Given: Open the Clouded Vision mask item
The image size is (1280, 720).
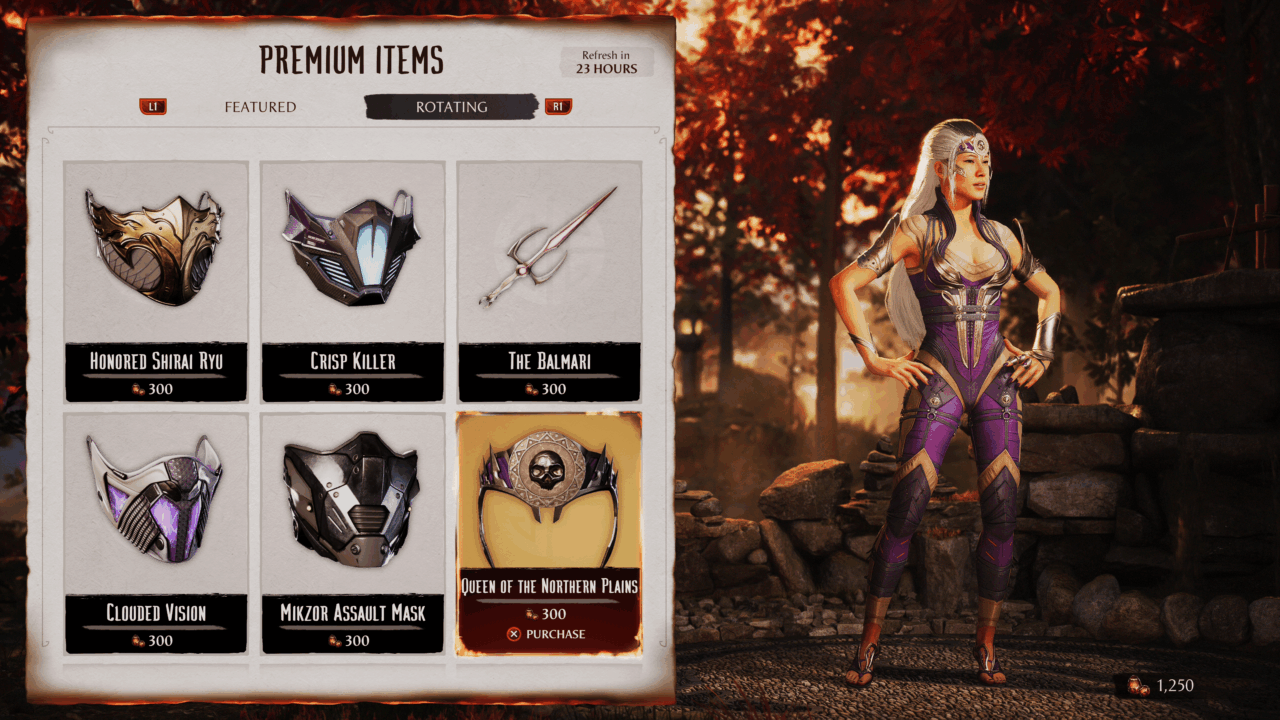Looking at the screenshot, I should 156,532.
